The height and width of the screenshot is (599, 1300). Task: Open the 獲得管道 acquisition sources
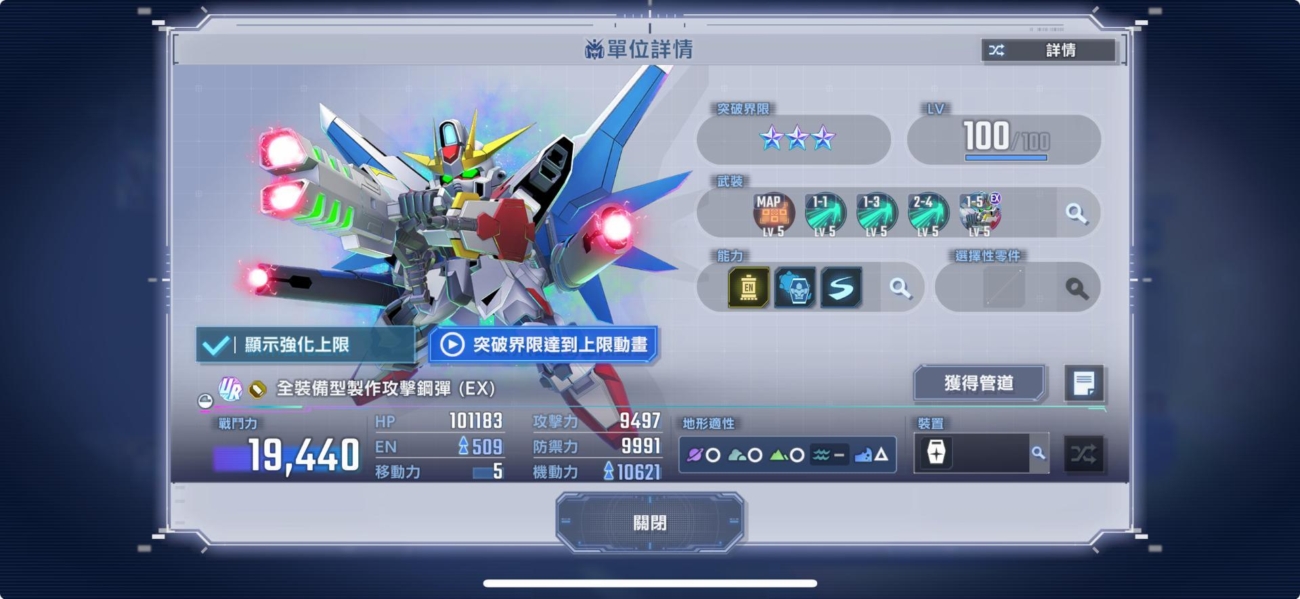pos(979,382)
